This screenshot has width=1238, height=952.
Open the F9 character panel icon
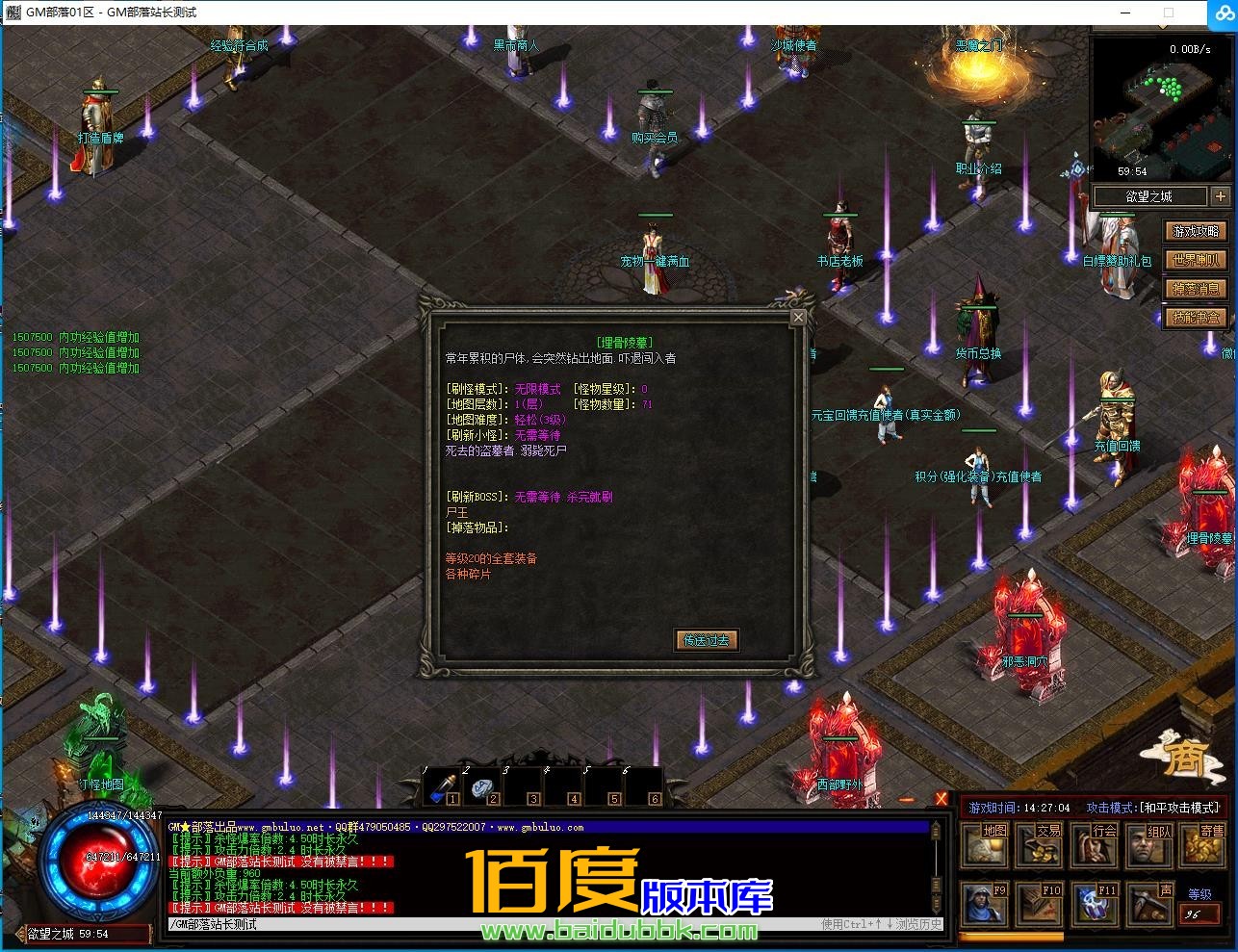click(985, 905)
